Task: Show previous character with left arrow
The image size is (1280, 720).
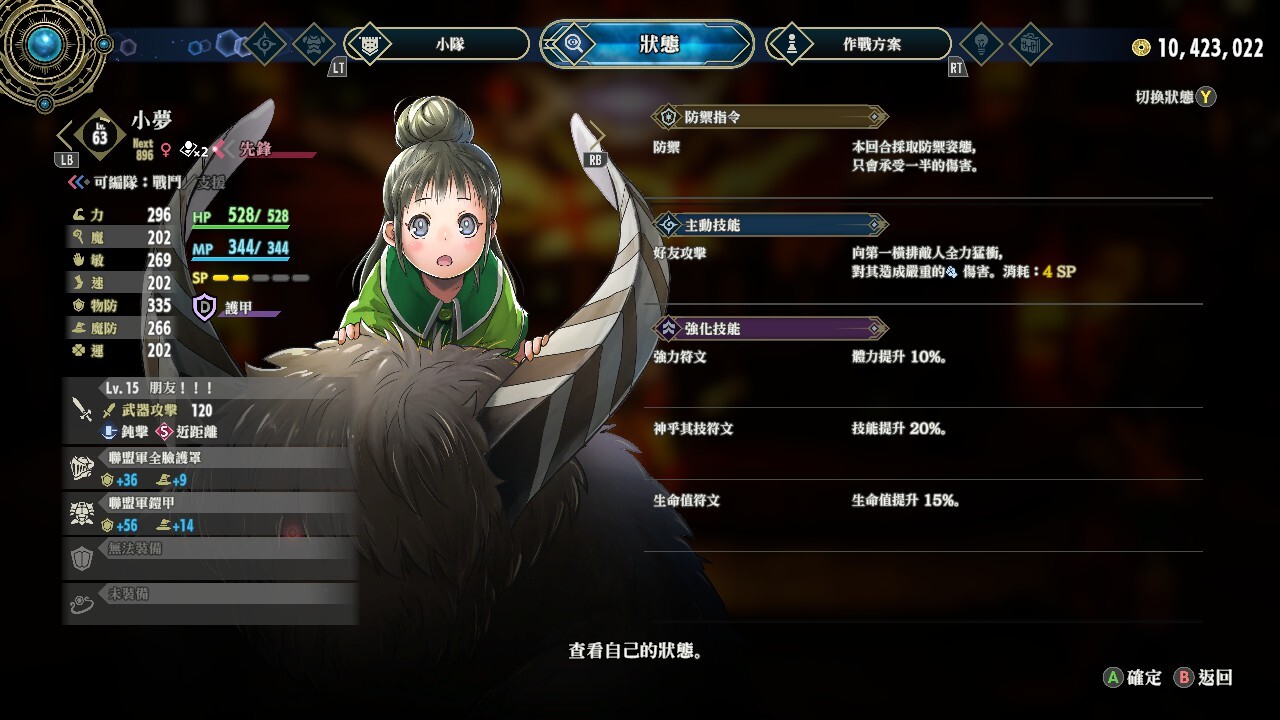Action: click(x=66, y=136)
